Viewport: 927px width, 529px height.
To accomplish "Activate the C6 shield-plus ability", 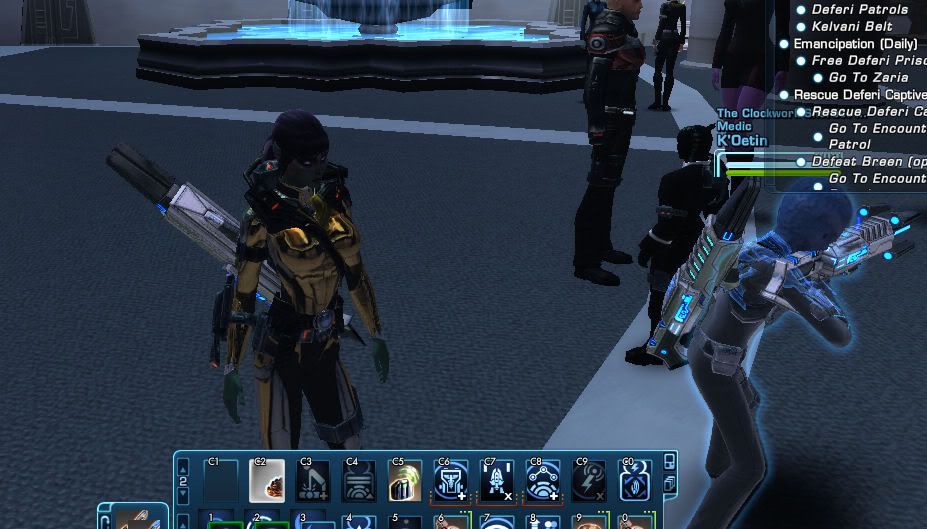I will pyautogui.click(x=451, y=481).
